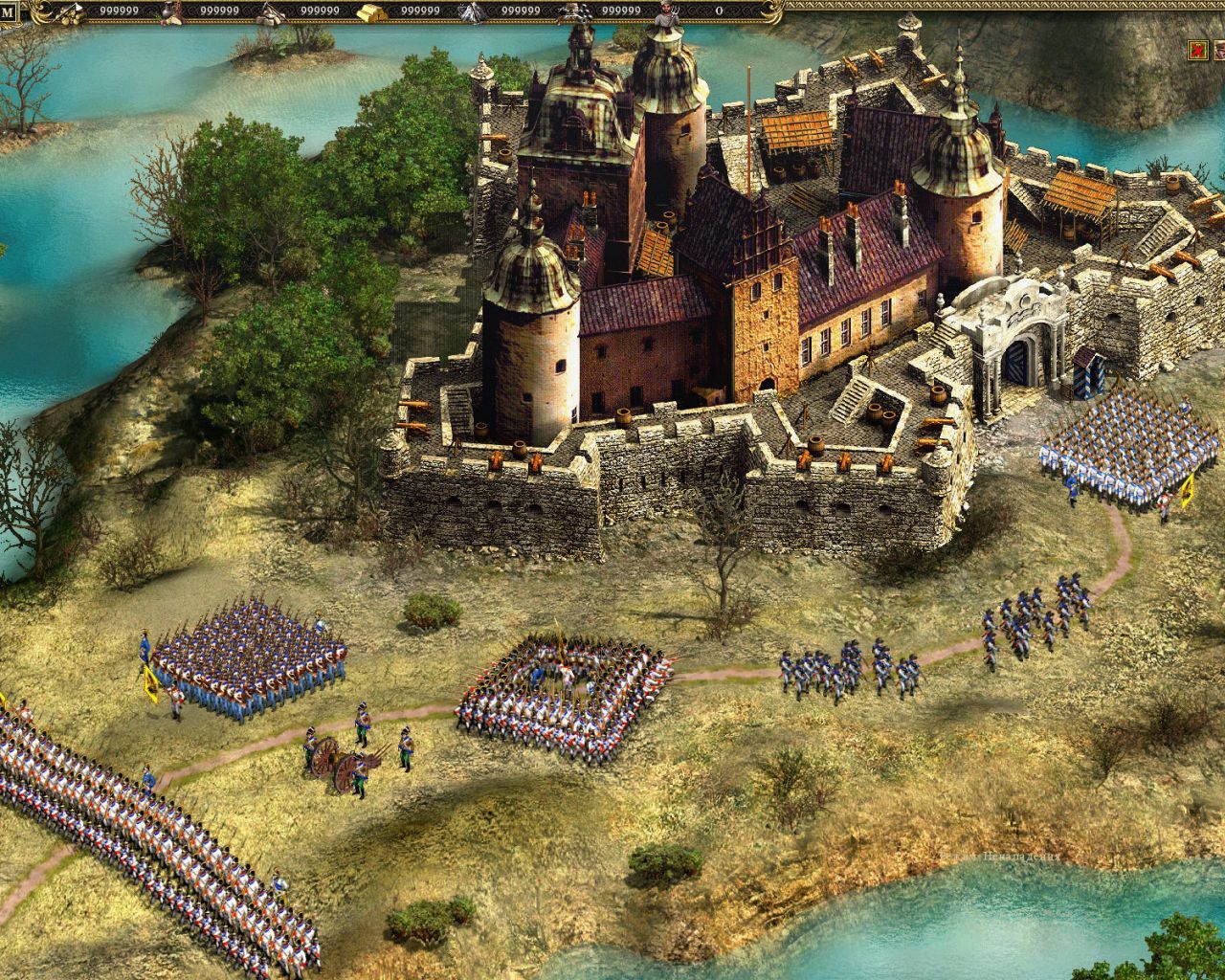Click the clay jug resource icon

pyautogui.click(x=167, y=10)
